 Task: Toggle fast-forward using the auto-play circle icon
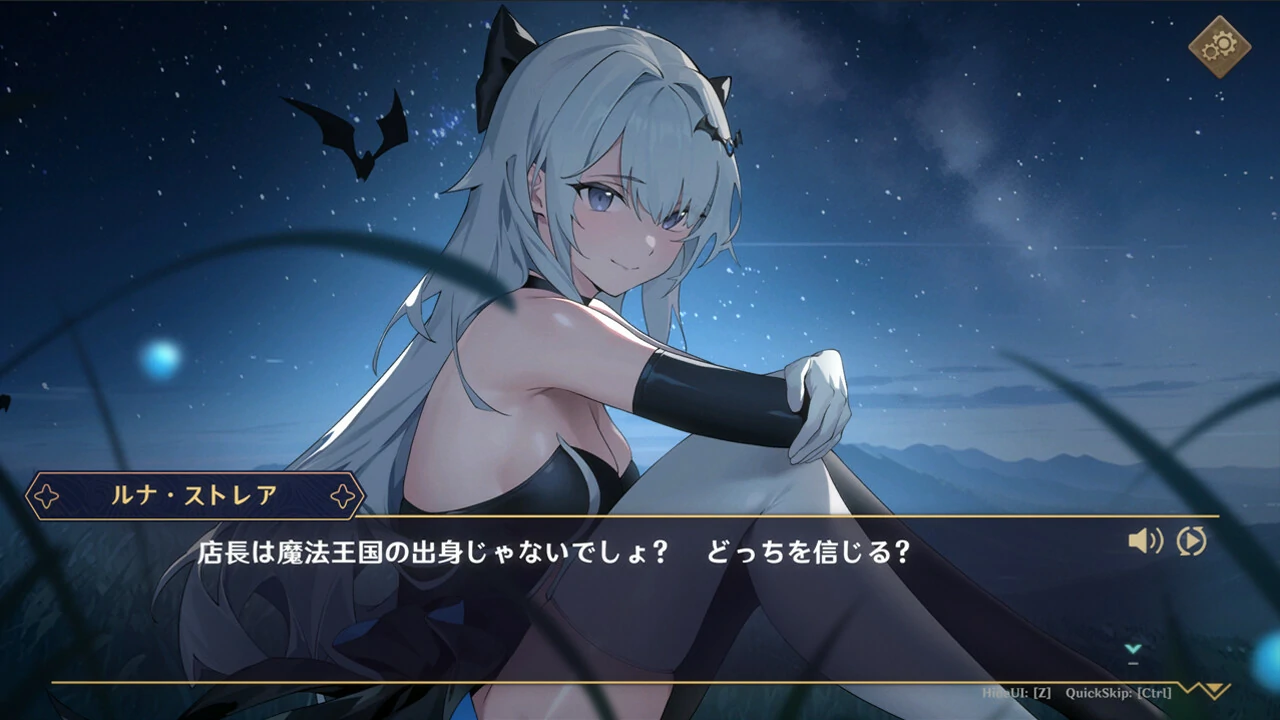(1190, 541)
